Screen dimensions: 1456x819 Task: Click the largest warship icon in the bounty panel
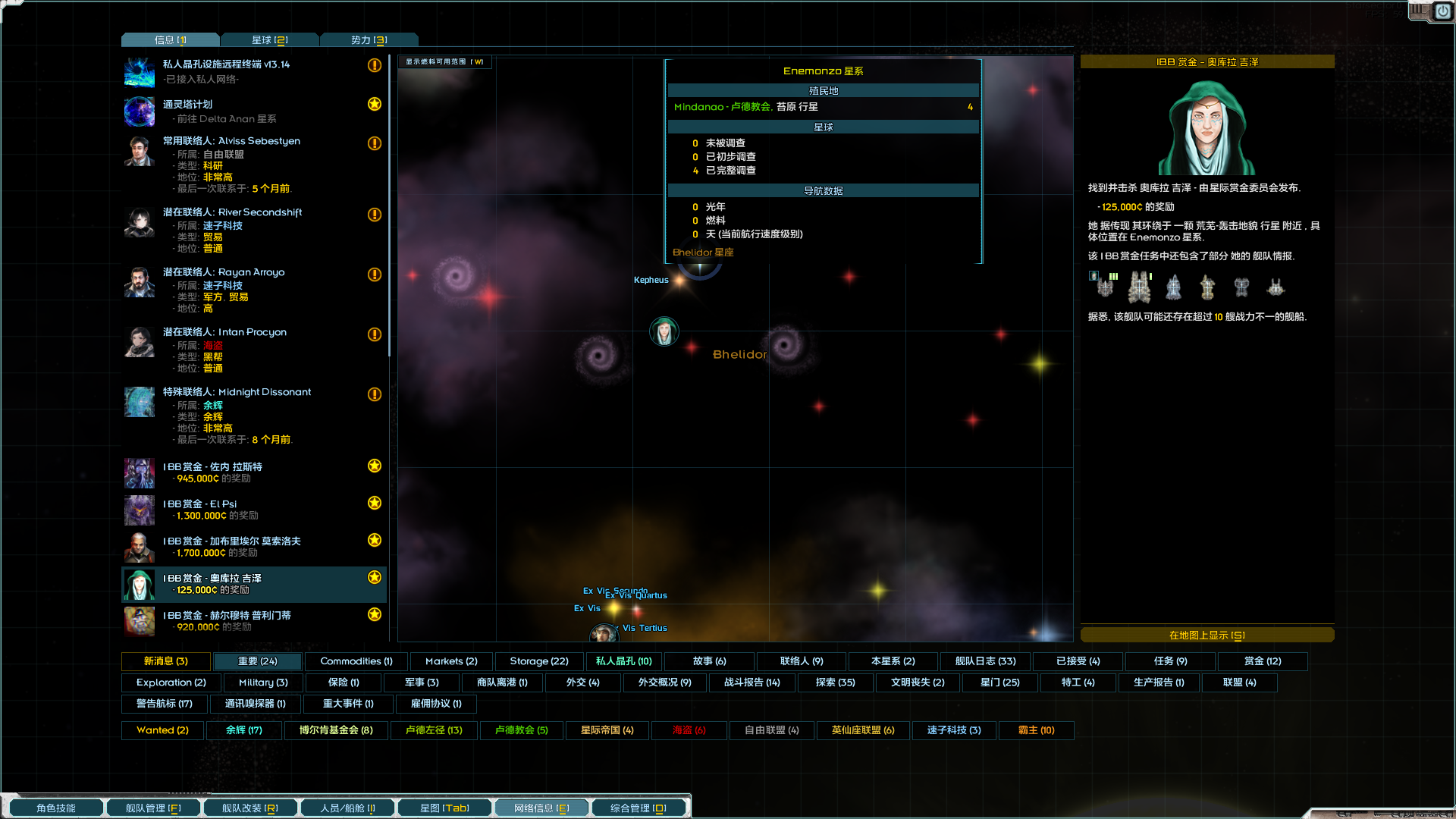(x=1141, y=286)
